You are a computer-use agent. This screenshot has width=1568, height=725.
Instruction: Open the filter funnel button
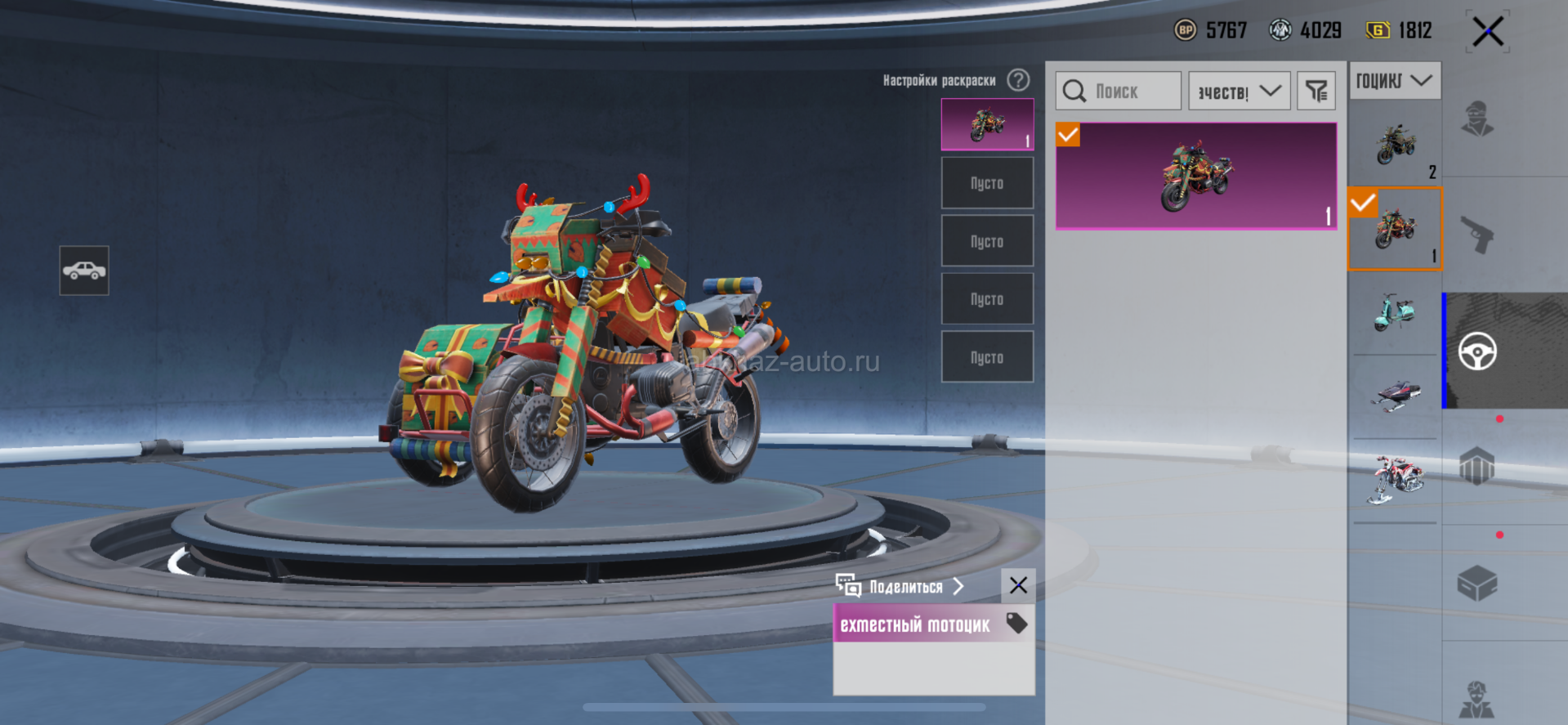tap(1316, 91)
